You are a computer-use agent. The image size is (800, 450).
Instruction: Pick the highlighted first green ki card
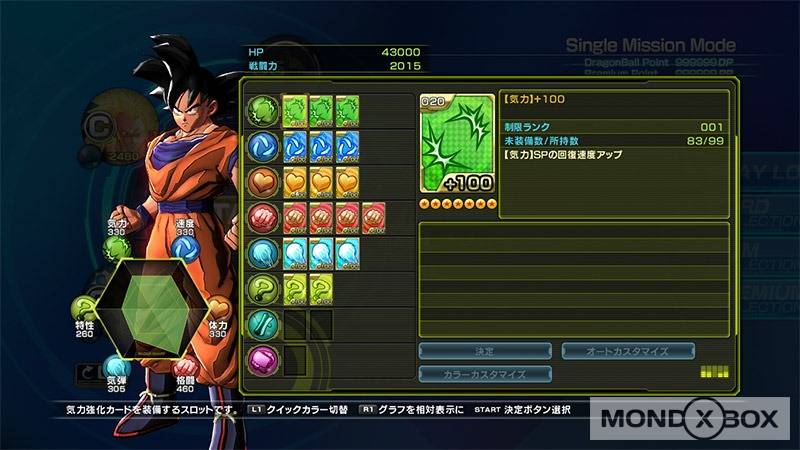[295, 109]
